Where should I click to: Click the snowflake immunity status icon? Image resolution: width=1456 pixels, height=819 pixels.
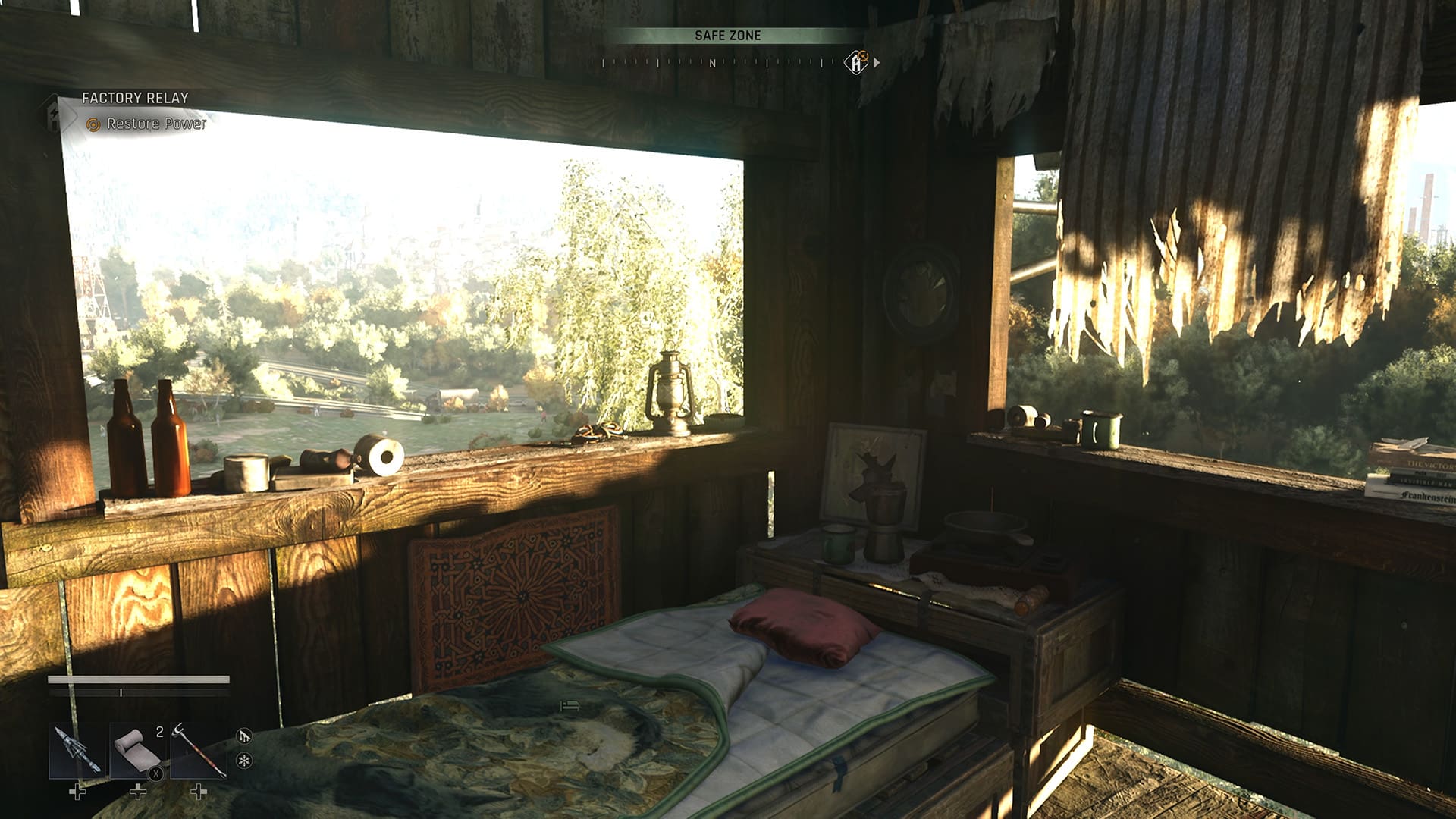click(x=246, y=761)
